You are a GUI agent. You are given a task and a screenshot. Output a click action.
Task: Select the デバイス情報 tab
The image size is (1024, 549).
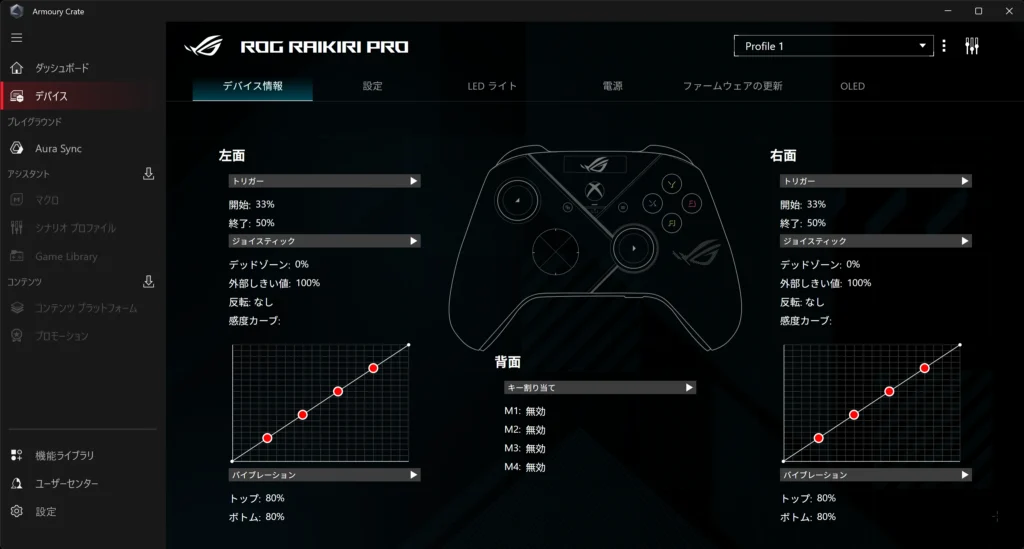pos(252,86)
